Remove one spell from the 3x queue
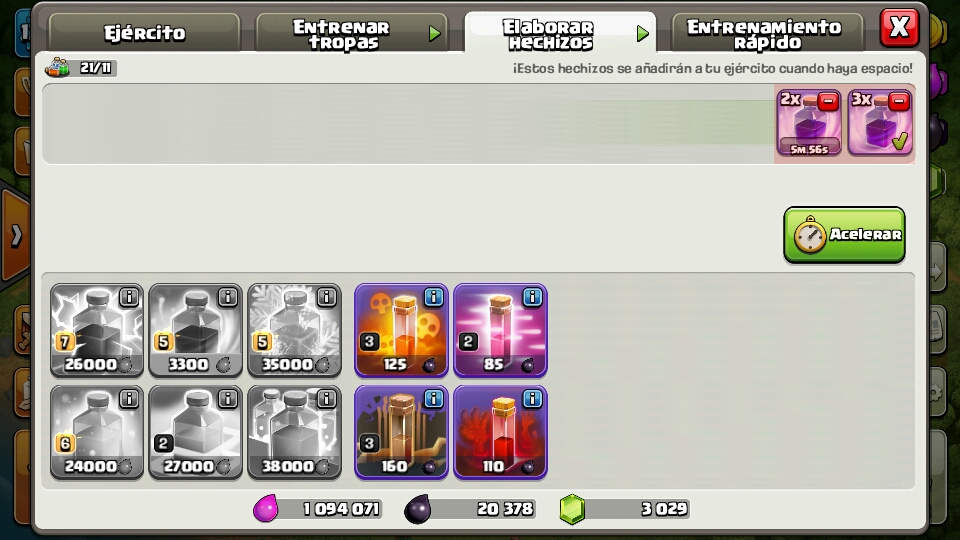This screenshot has height=540, width=960. tap(898, 101)
